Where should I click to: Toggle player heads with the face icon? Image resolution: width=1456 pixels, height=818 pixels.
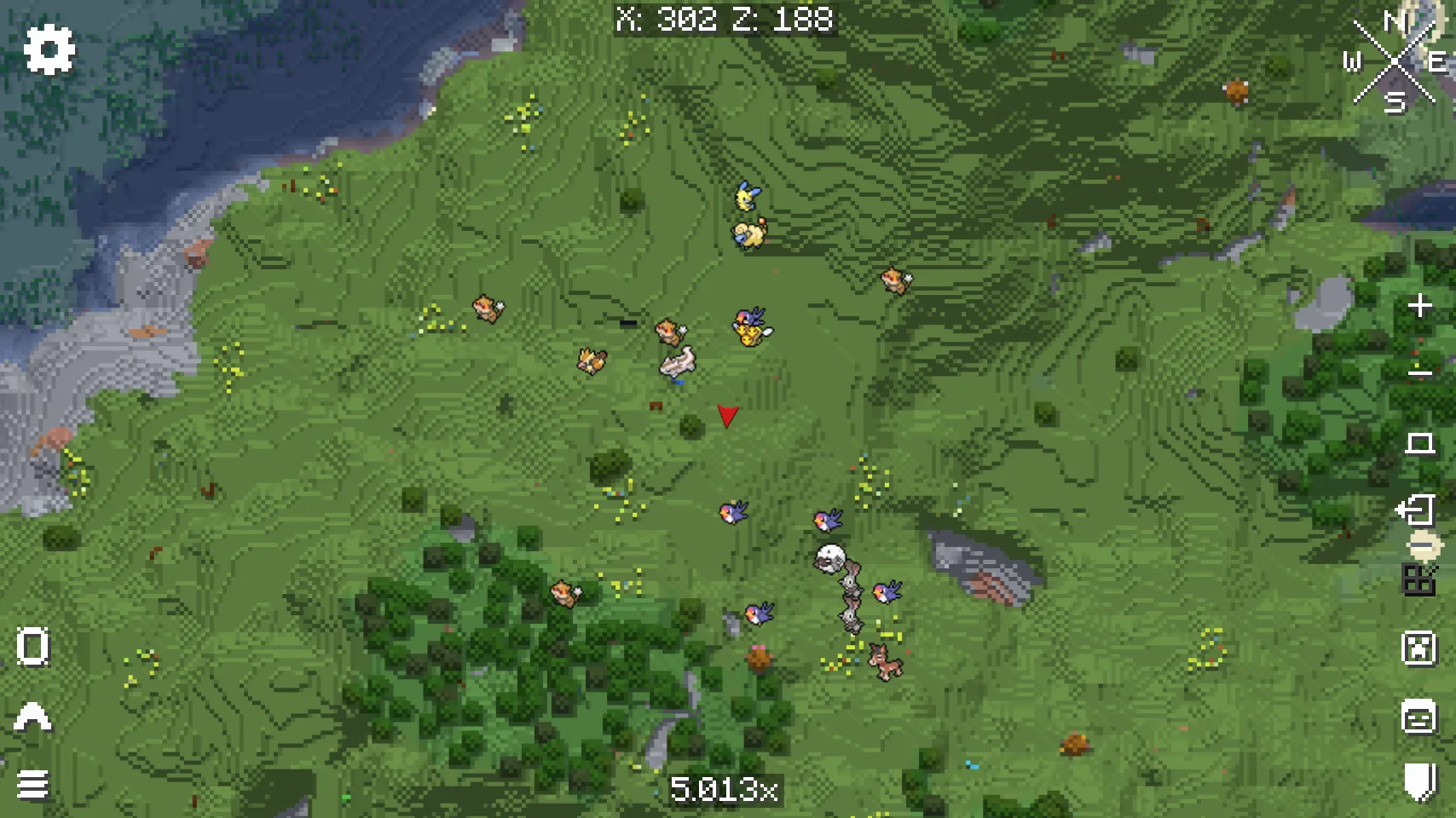[x=1417, y=718]
